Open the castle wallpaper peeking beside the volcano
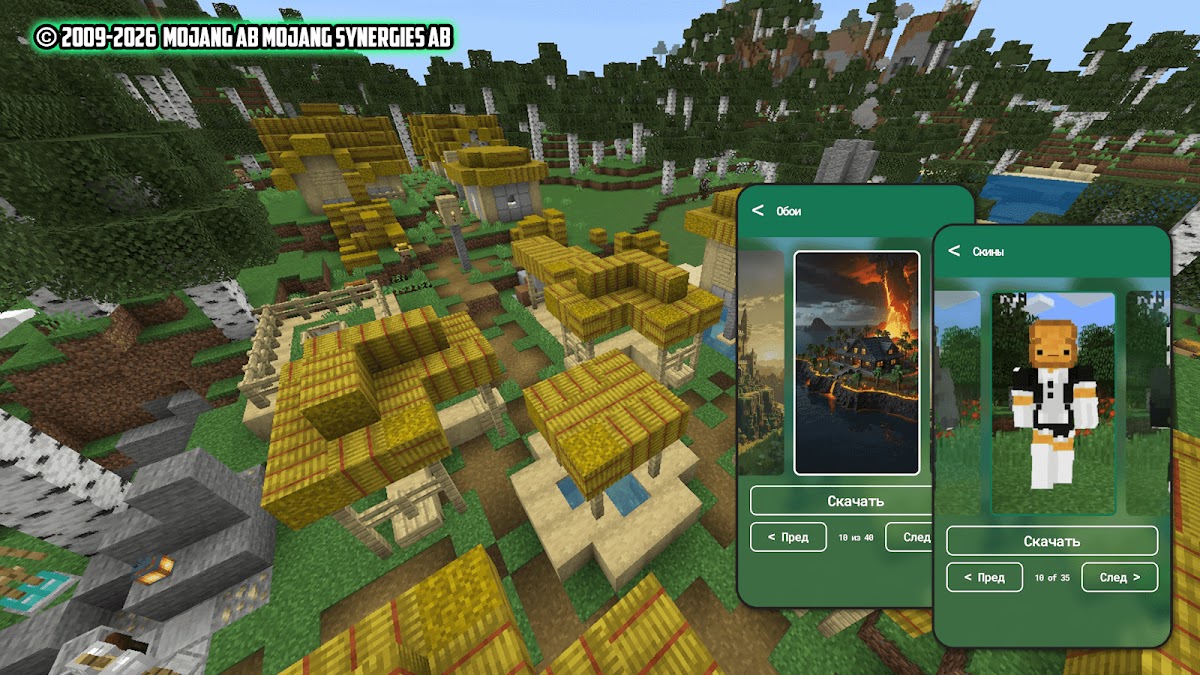The image size is (1200, 675). pyautogui.click(x=761, y=362)
